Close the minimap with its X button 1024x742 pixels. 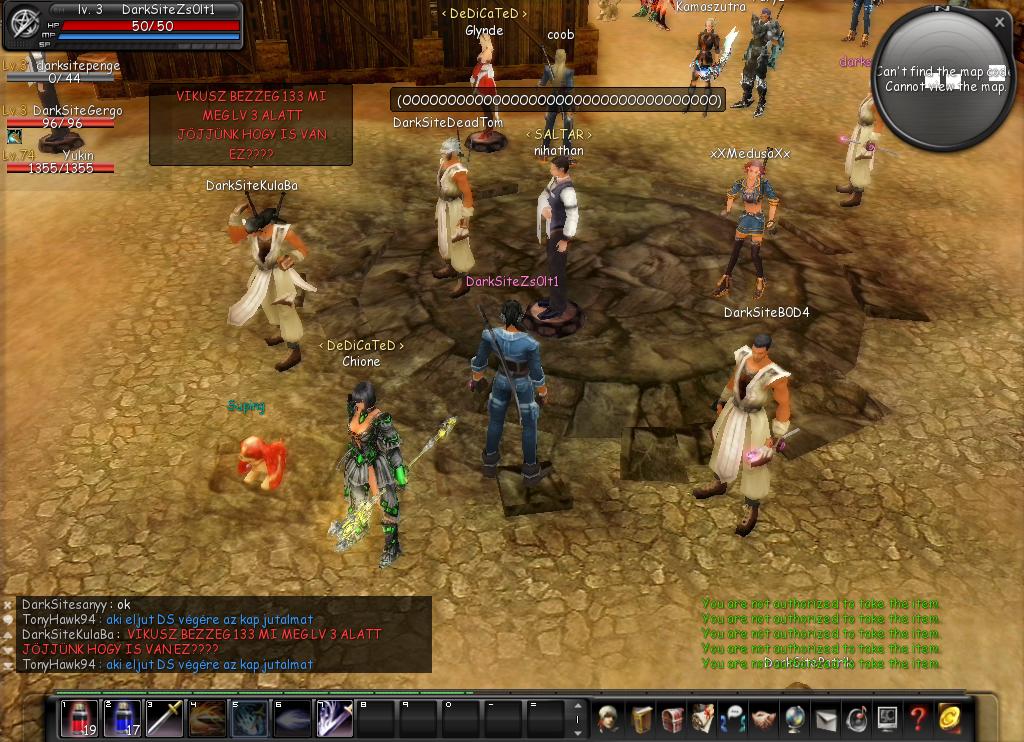click(x=999, y=21)
